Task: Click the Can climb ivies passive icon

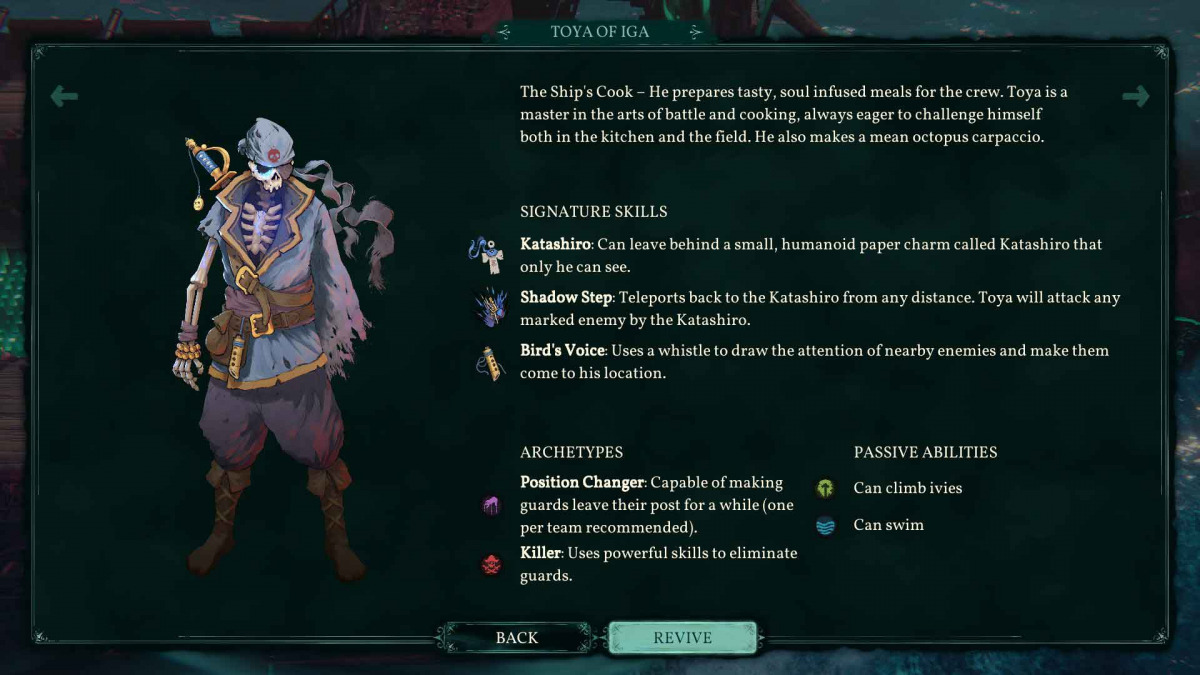Action: (x=825, y=488)
